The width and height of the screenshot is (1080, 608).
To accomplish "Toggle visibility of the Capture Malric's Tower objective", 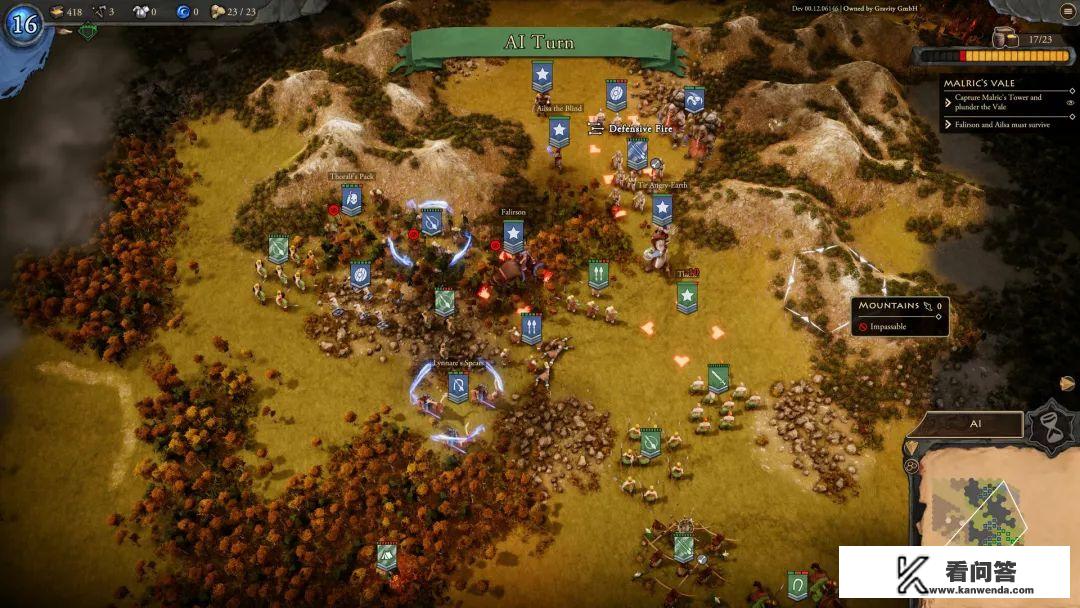I will point(1070,102).
